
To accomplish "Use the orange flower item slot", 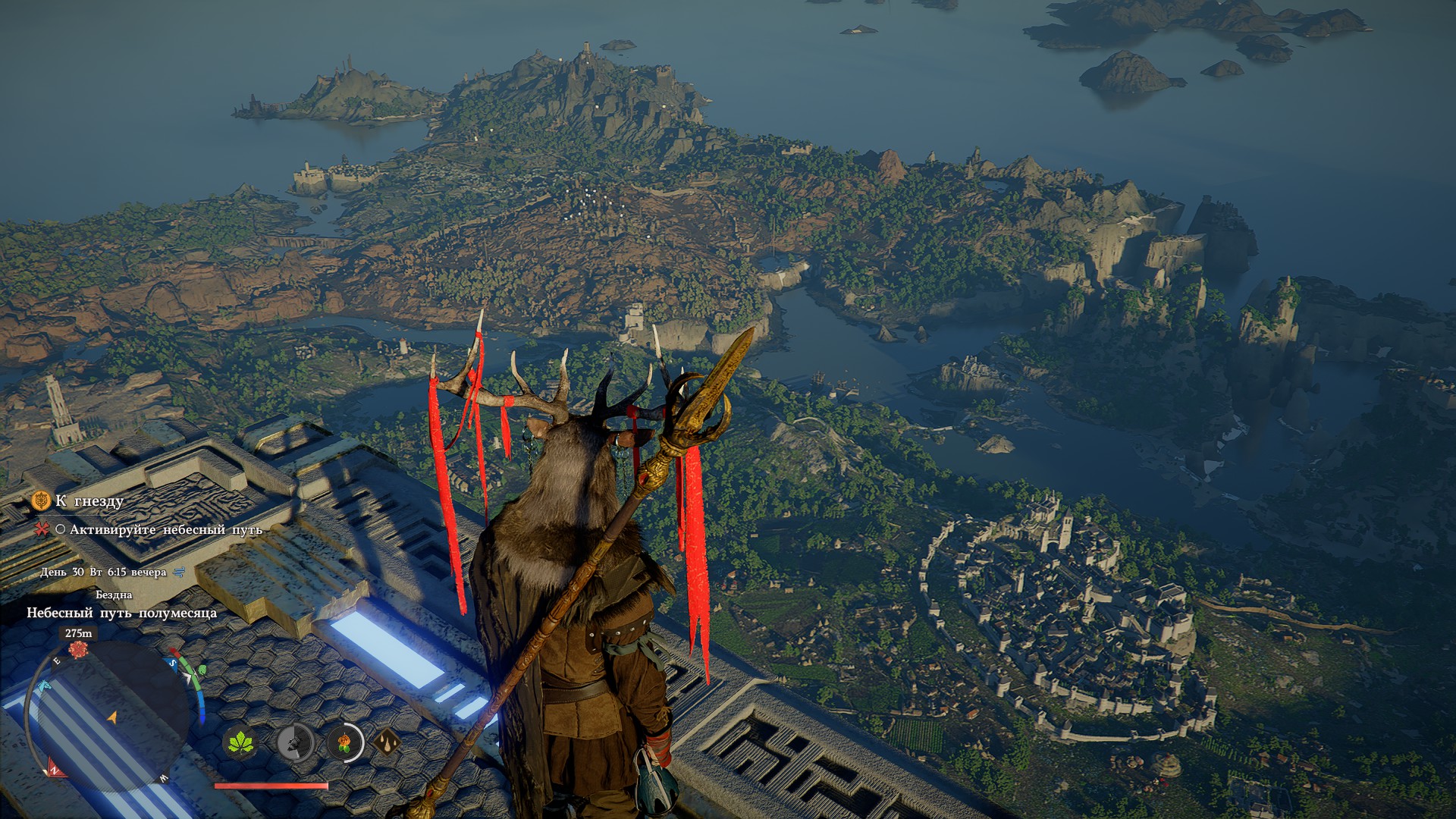I will coord(344,742).
